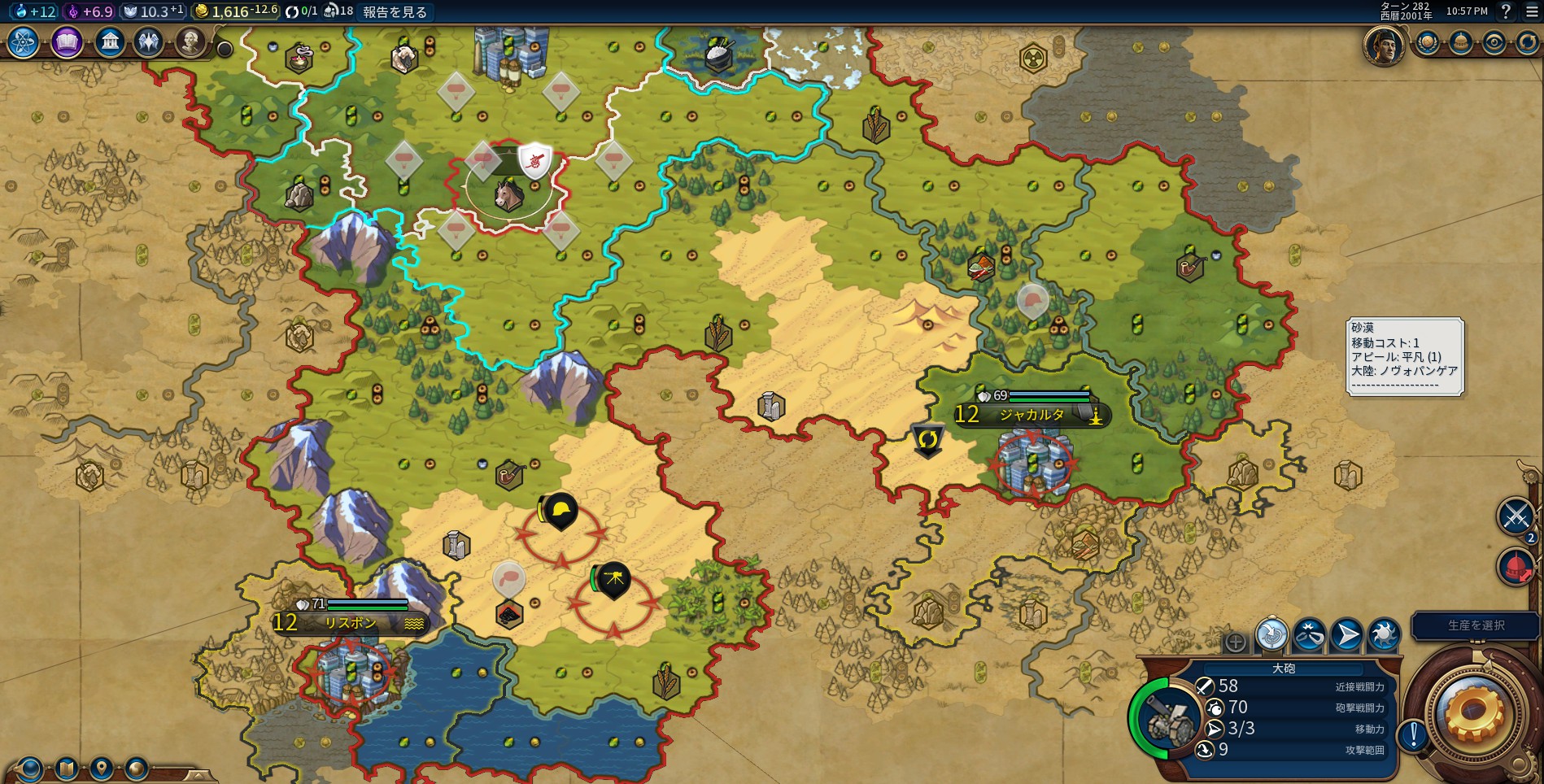Open trade routes circular arrows icon

point(1527,43)
